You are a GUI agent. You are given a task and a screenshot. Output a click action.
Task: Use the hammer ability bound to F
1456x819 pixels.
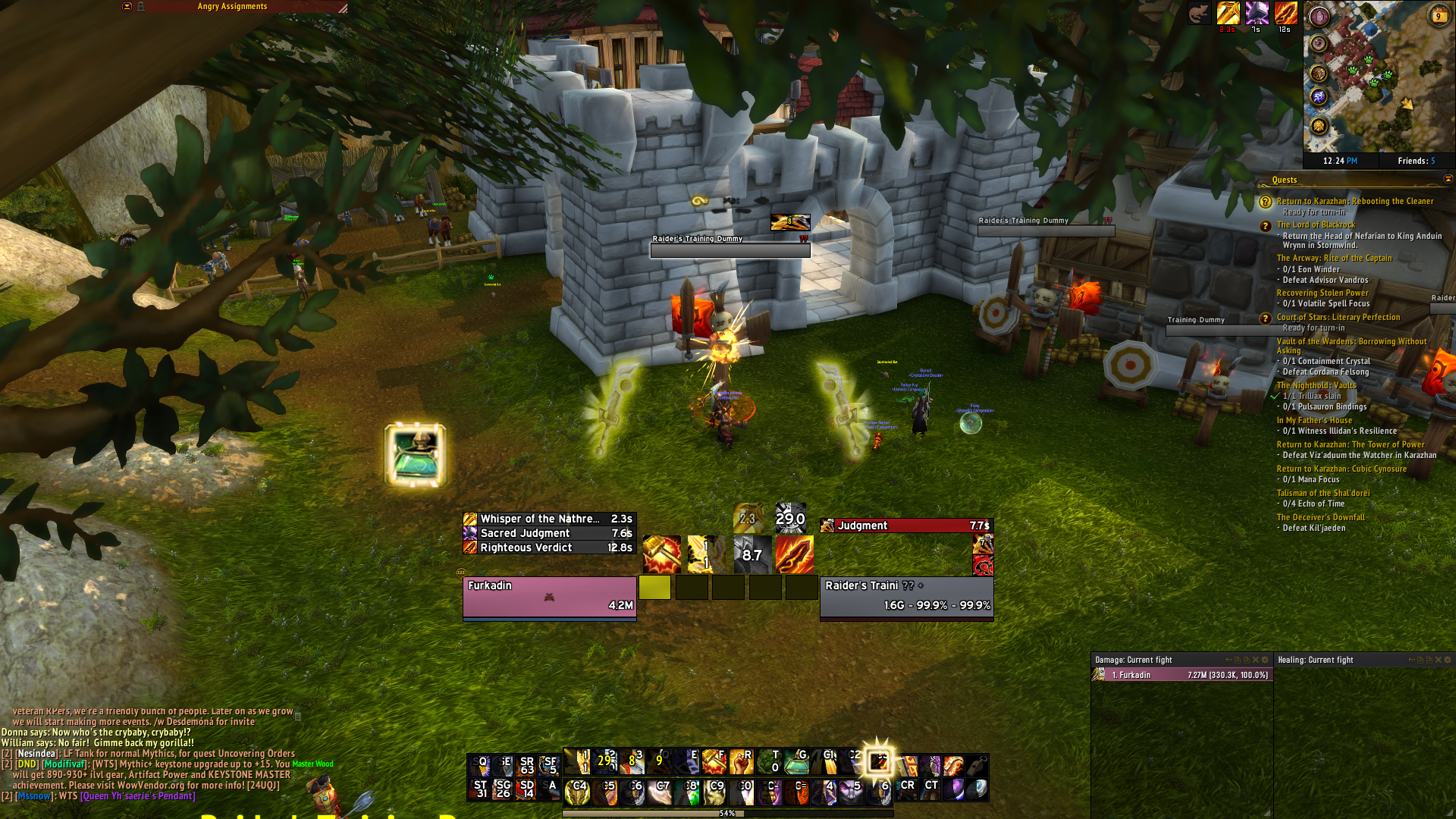[x=713, y=761]
